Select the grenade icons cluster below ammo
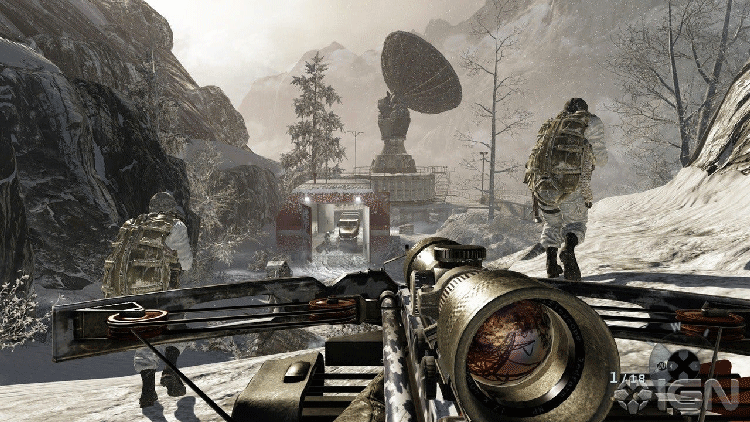 click(634, 397)
